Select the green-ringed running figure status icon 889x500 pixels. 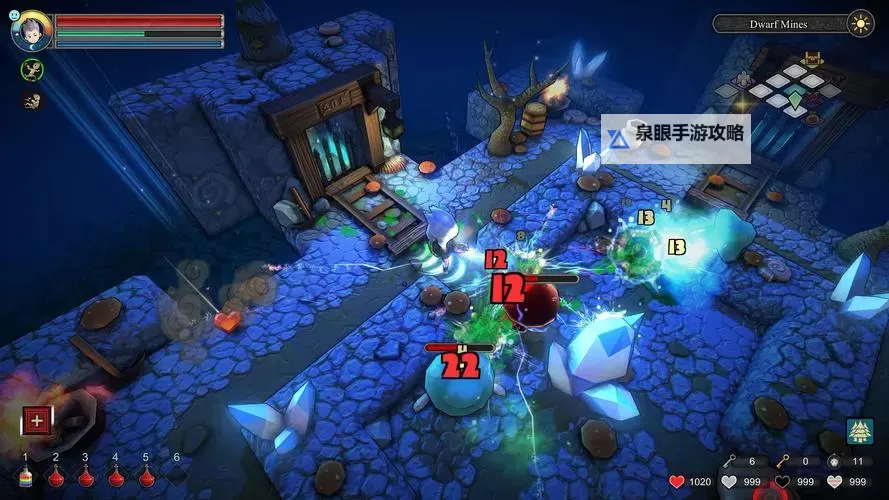(30, 69)
